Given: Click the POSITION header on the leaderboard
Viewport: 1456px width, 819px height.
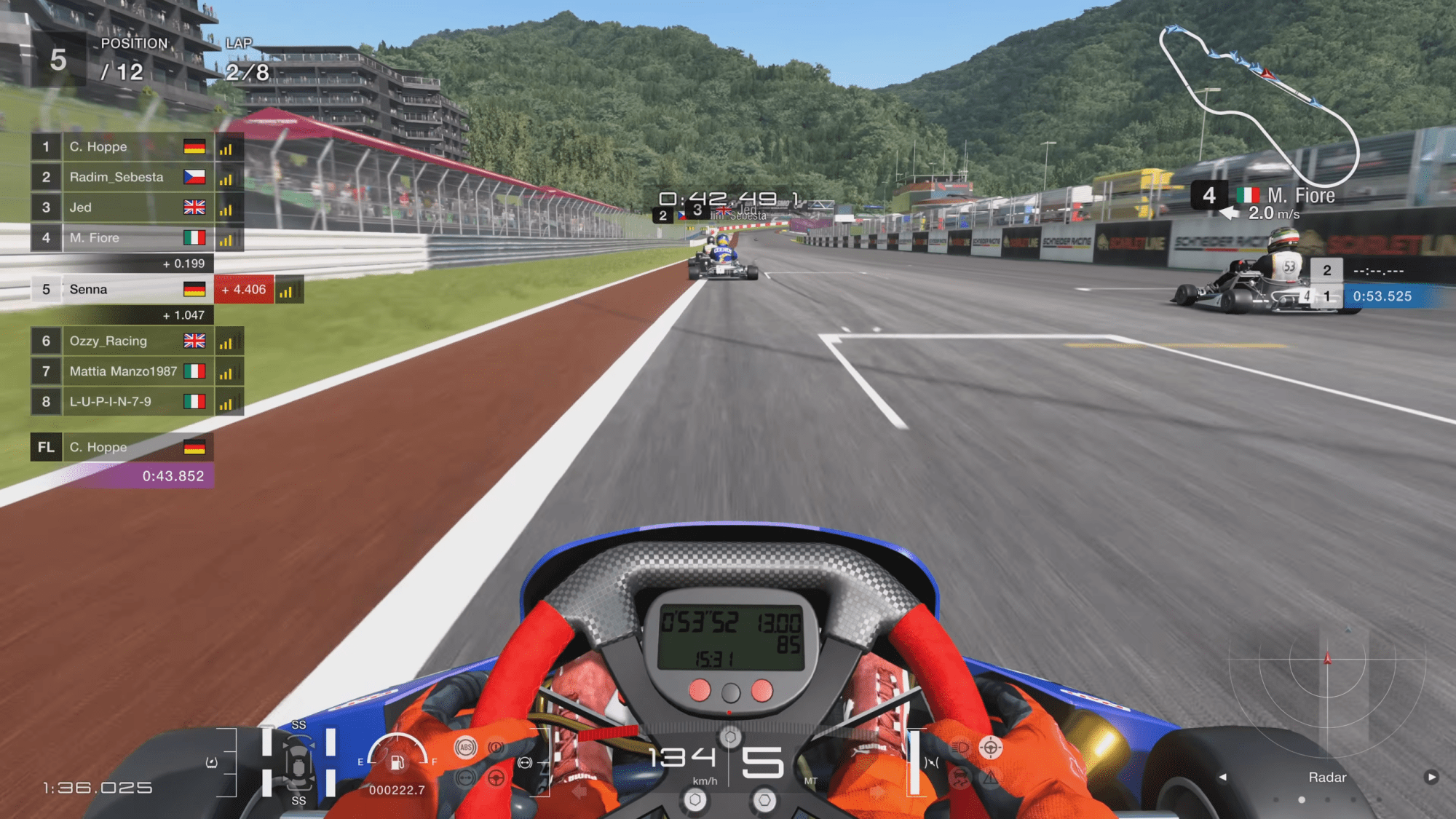Looking at the screenshot, I should (134, 43).
